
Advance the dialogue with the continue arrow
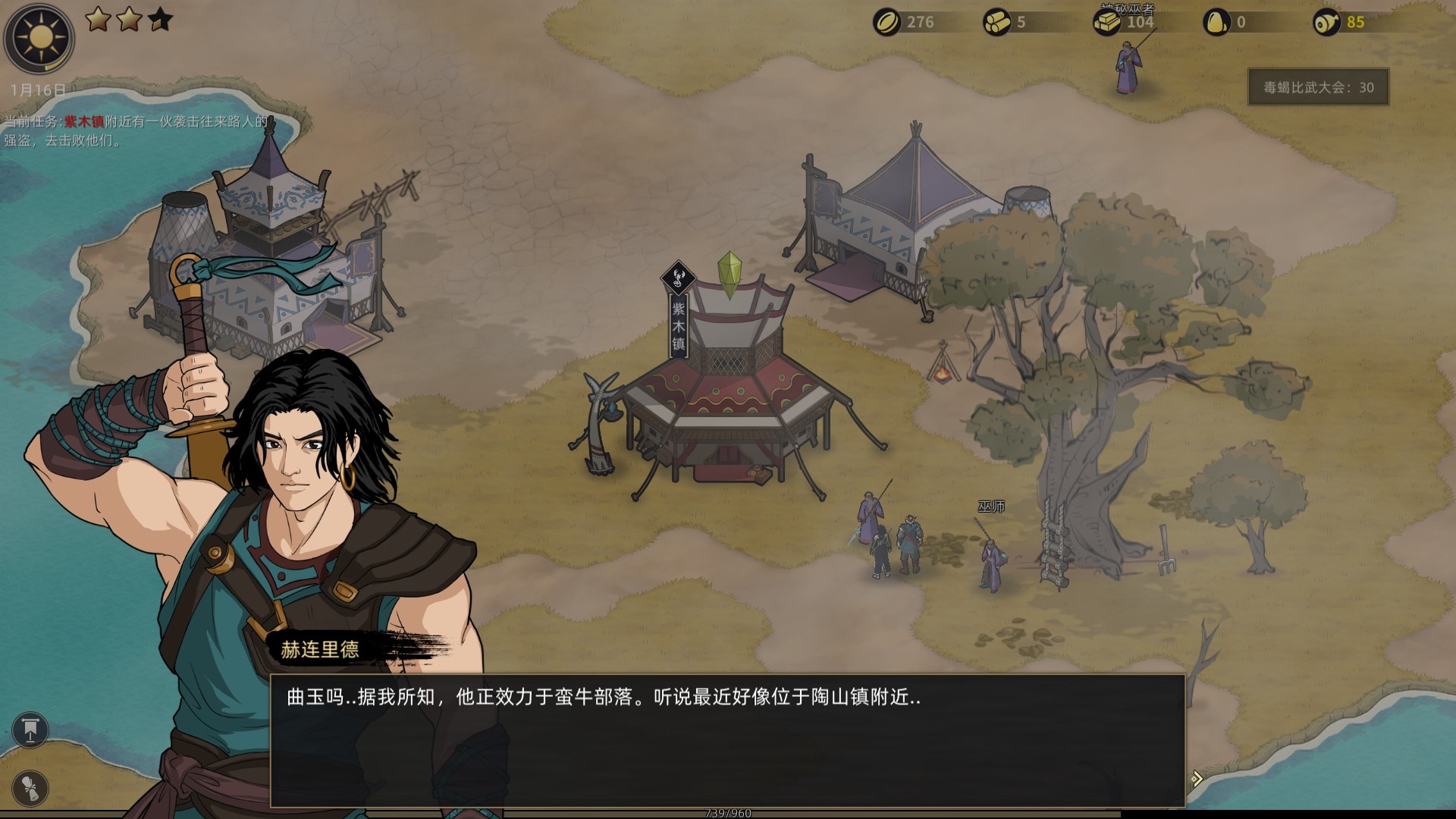point(1196,779)
